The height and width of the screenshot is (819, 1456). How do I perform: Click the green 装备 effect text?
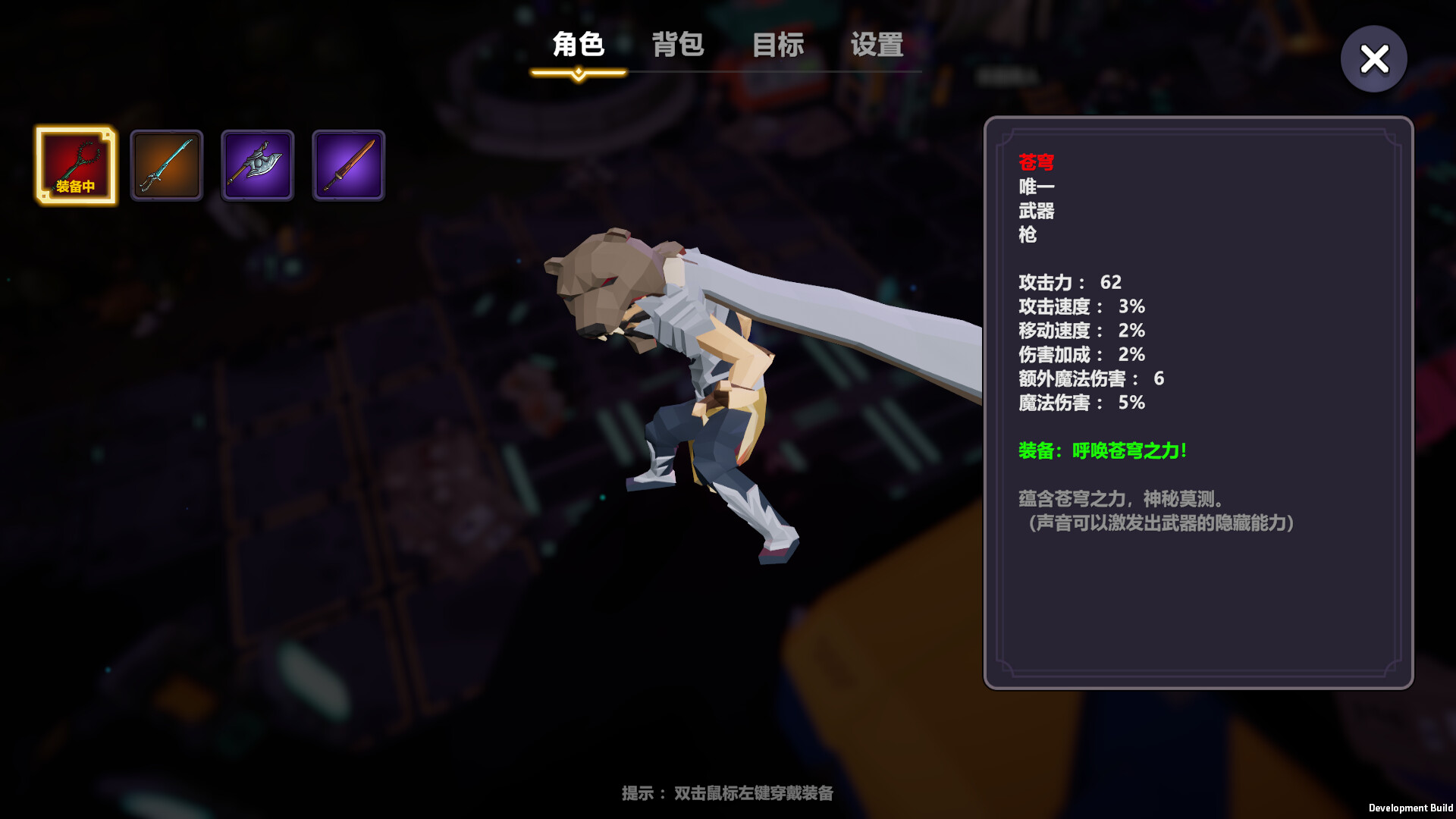point(1101,450)
